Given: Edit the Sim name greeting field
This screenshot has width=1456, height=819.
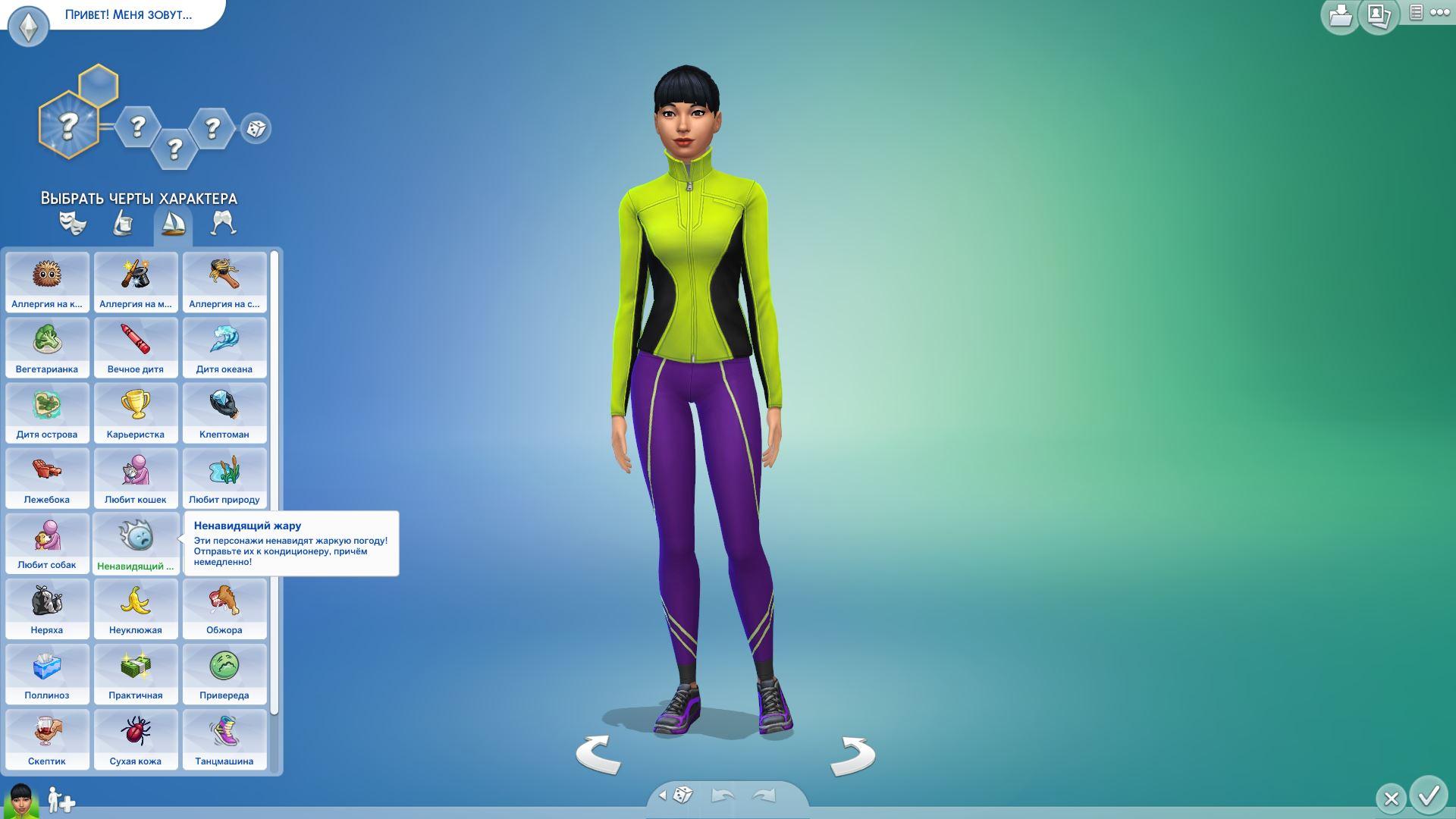Looking at the screenshot, I should click(128, 14).
